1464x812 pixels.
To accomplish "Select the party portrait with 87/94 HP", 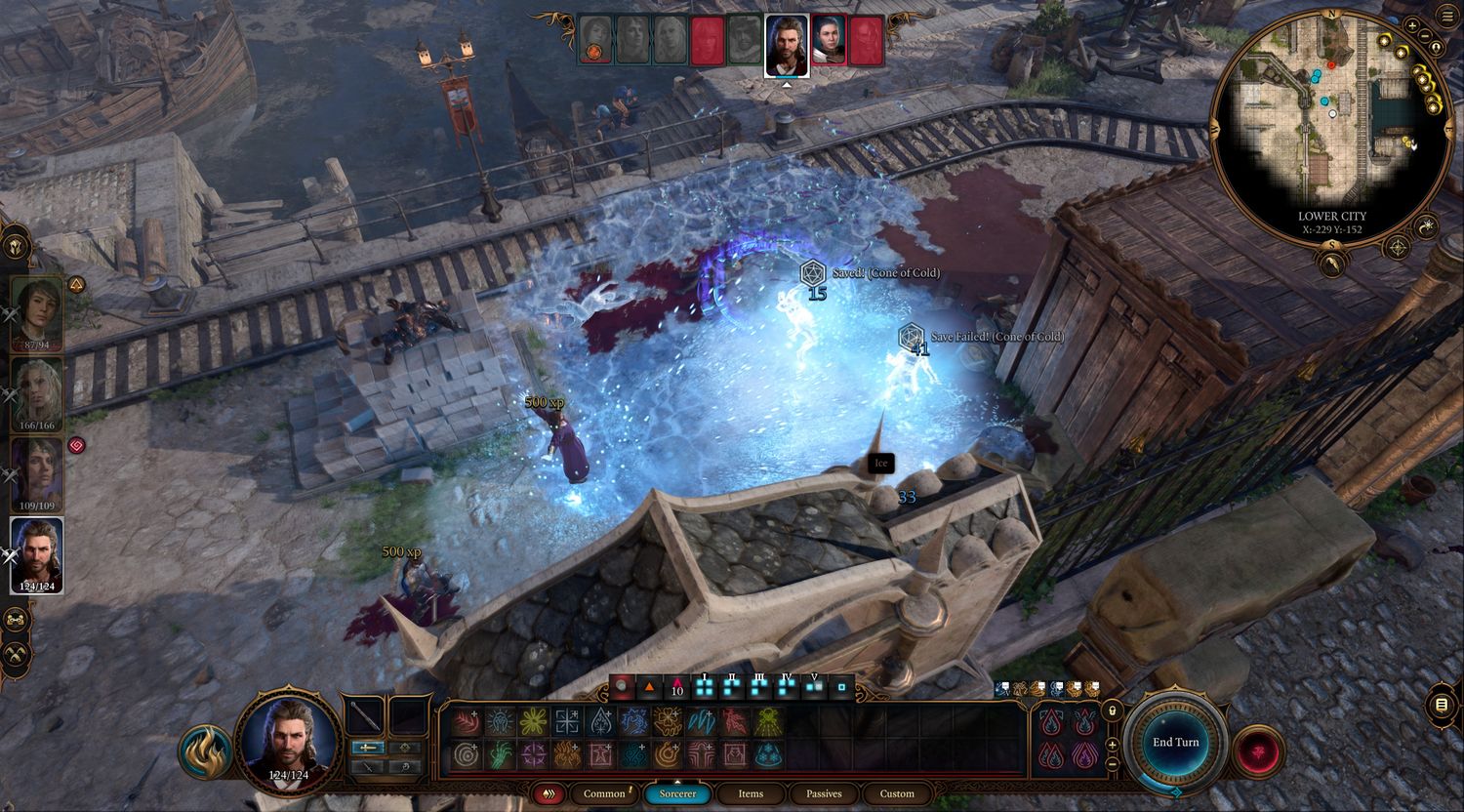I will click(x=36, y=312).
